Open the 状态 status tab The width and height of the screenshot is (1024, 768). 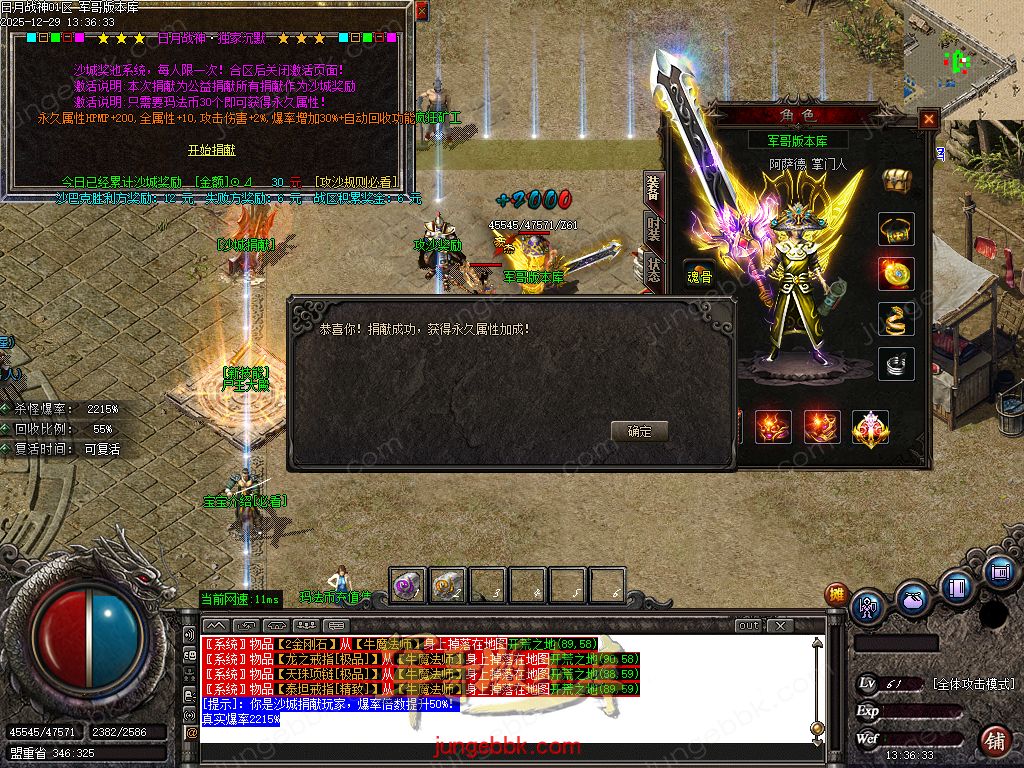(653, 272)
